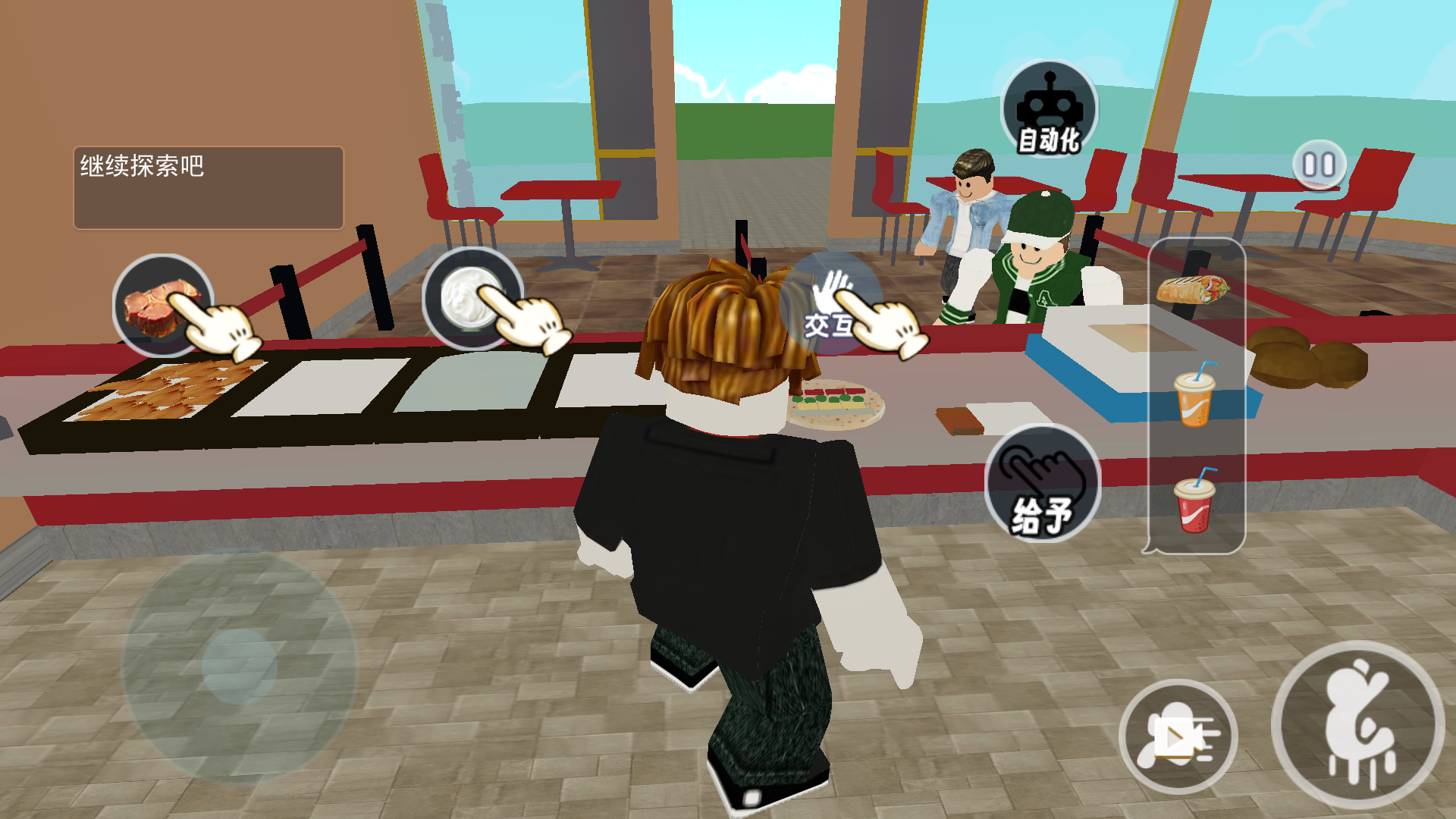Tap the 继续探索吧 hint box
The image size is (1456, 819).
[x=209, y=187]
